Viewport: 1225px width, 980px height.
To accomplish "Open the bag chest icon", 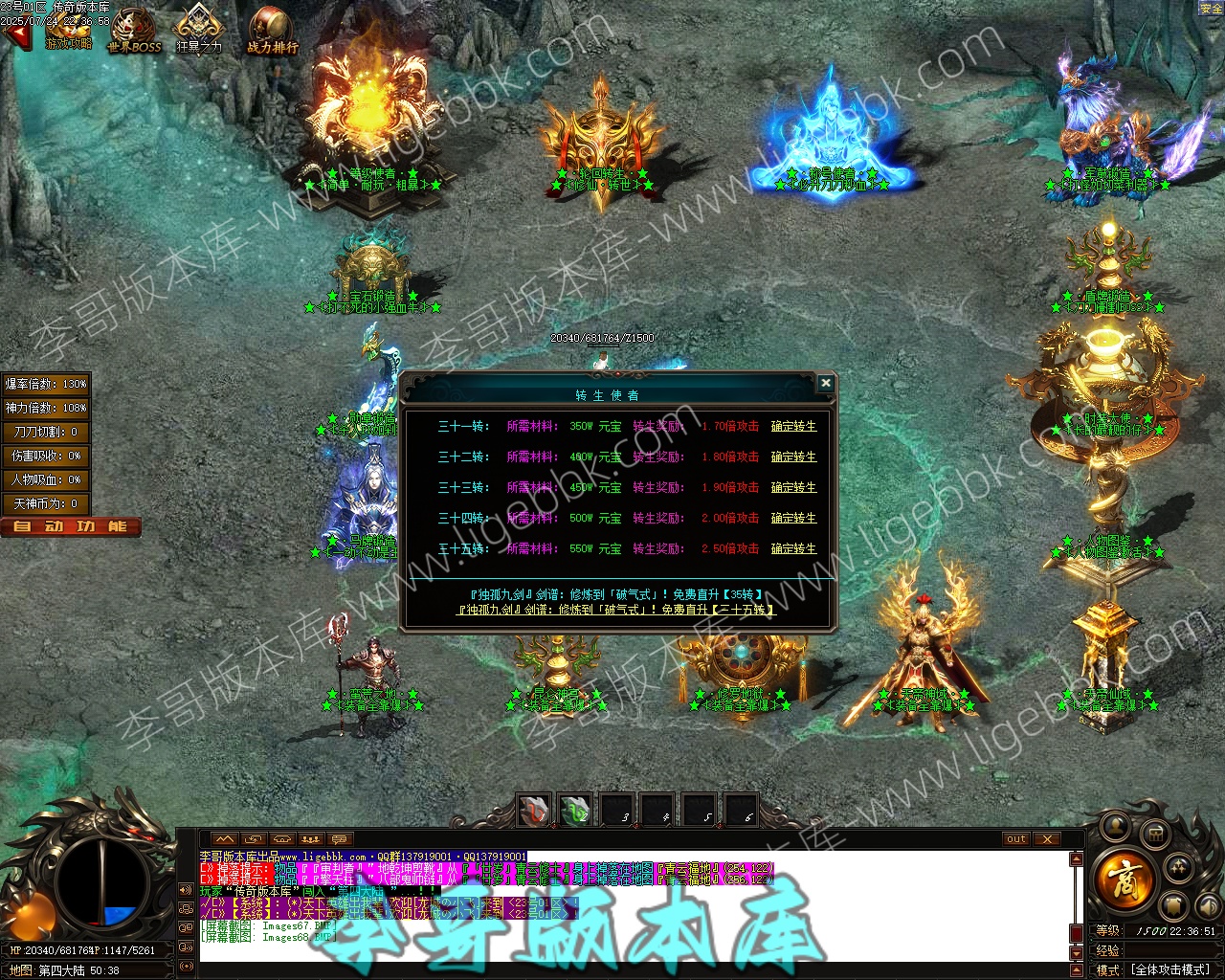I will click(x=1155, y=833).
